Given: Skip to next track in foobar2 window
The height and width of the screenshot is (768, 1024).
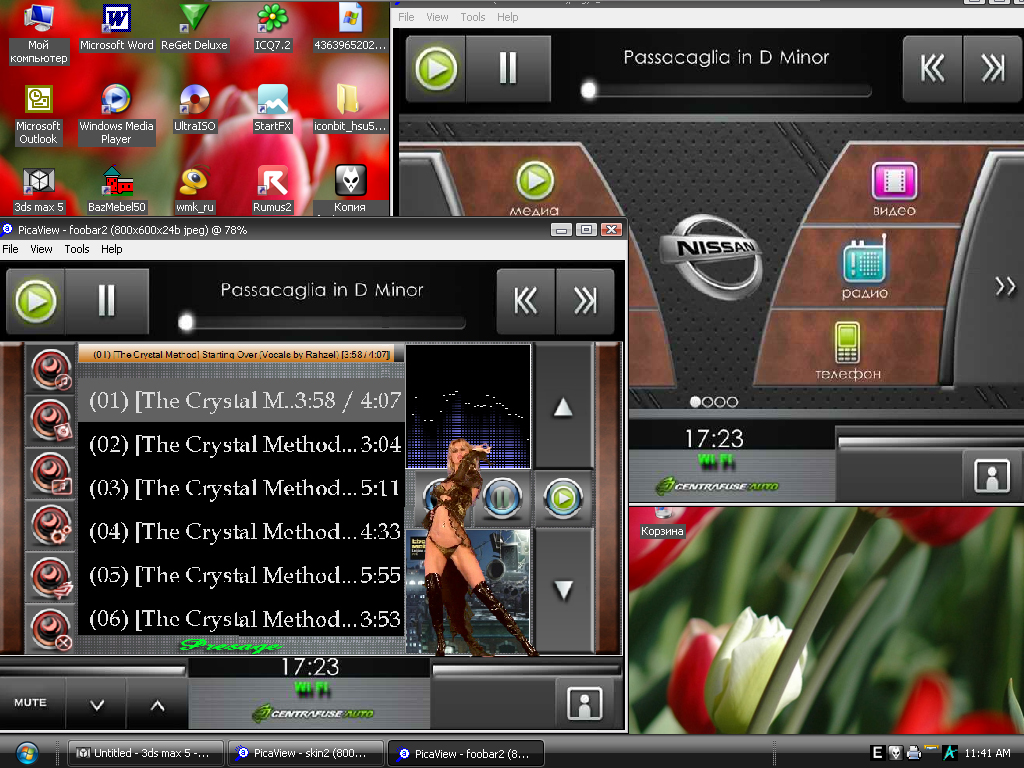Looking at the screenshot, I should coord(585,301).
